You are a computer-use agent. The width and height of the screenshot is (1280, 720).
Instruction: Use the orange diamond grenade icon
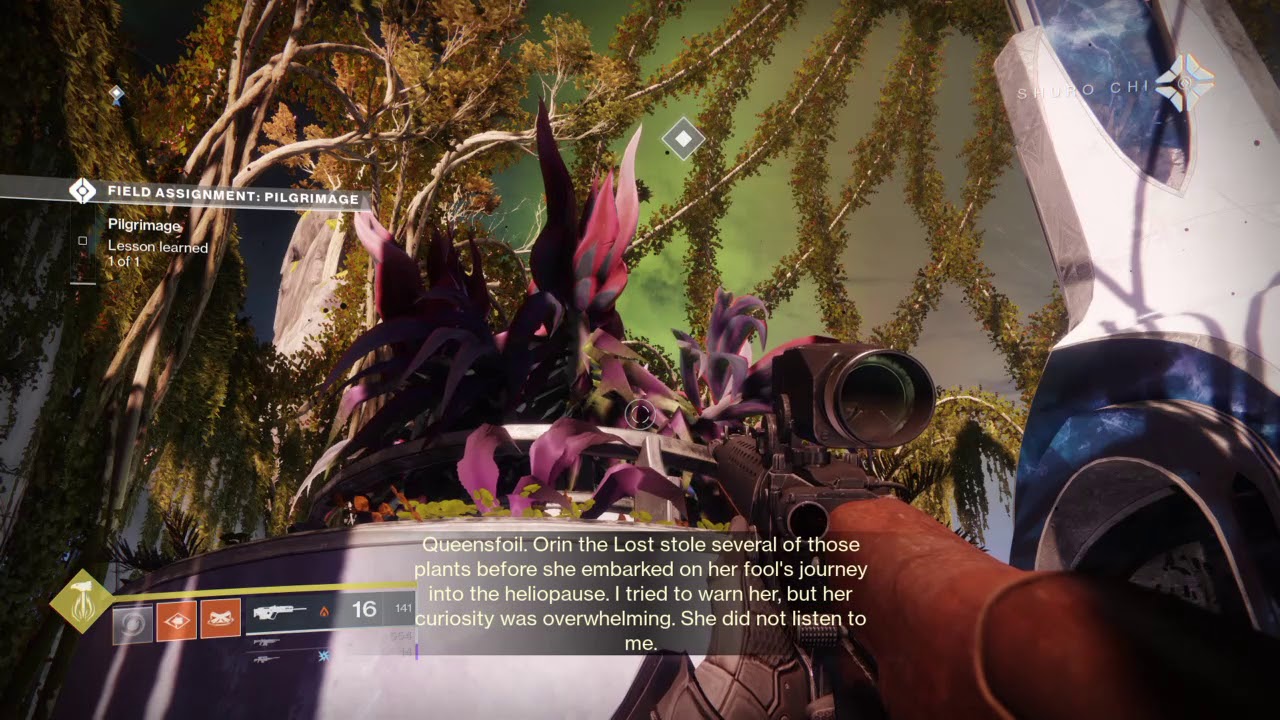[176, 622]
